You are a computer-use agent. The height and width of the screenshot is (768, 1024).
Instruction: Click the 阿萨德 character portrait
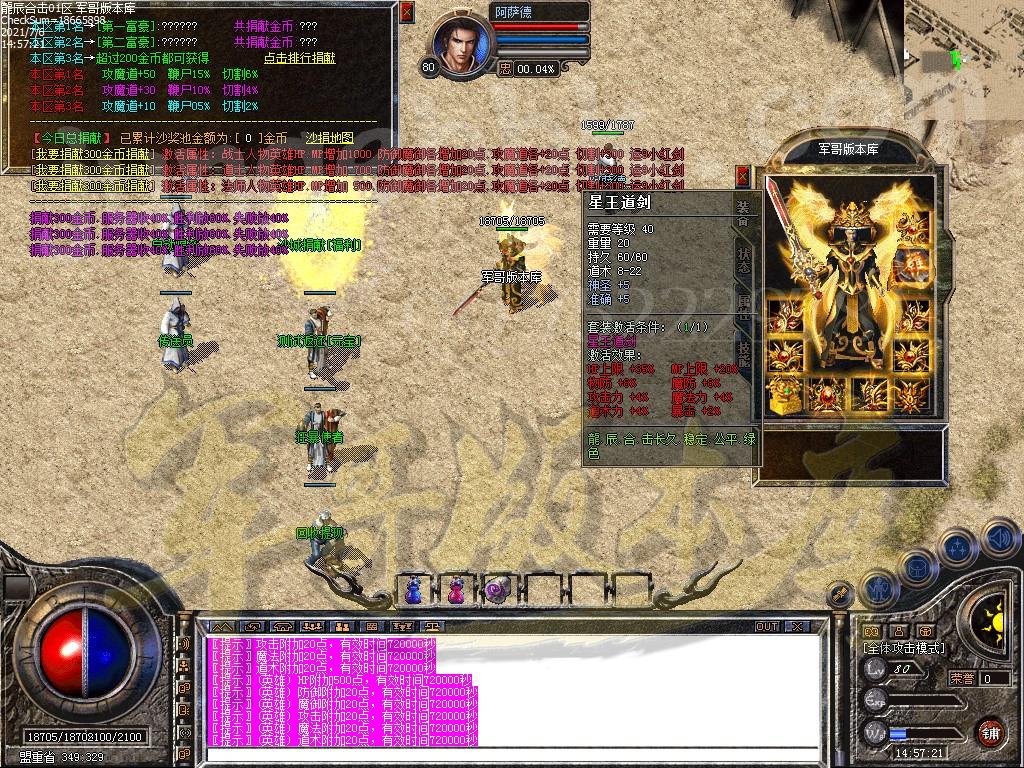point(463,45)
